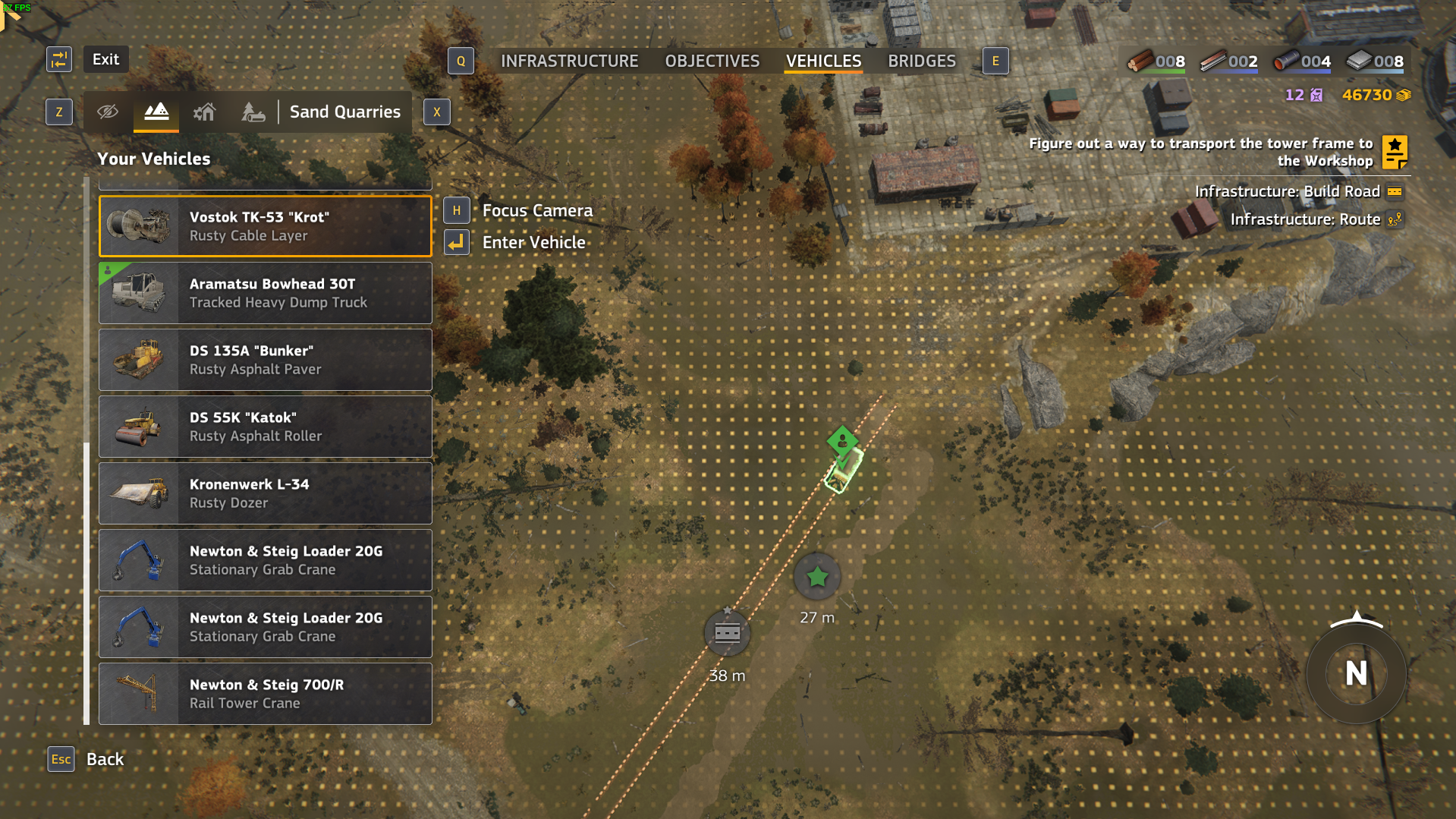1456x819 pixels.
Task: Select the Aramatsu Bowhead 30T dump truck
Action: (265, 293)
